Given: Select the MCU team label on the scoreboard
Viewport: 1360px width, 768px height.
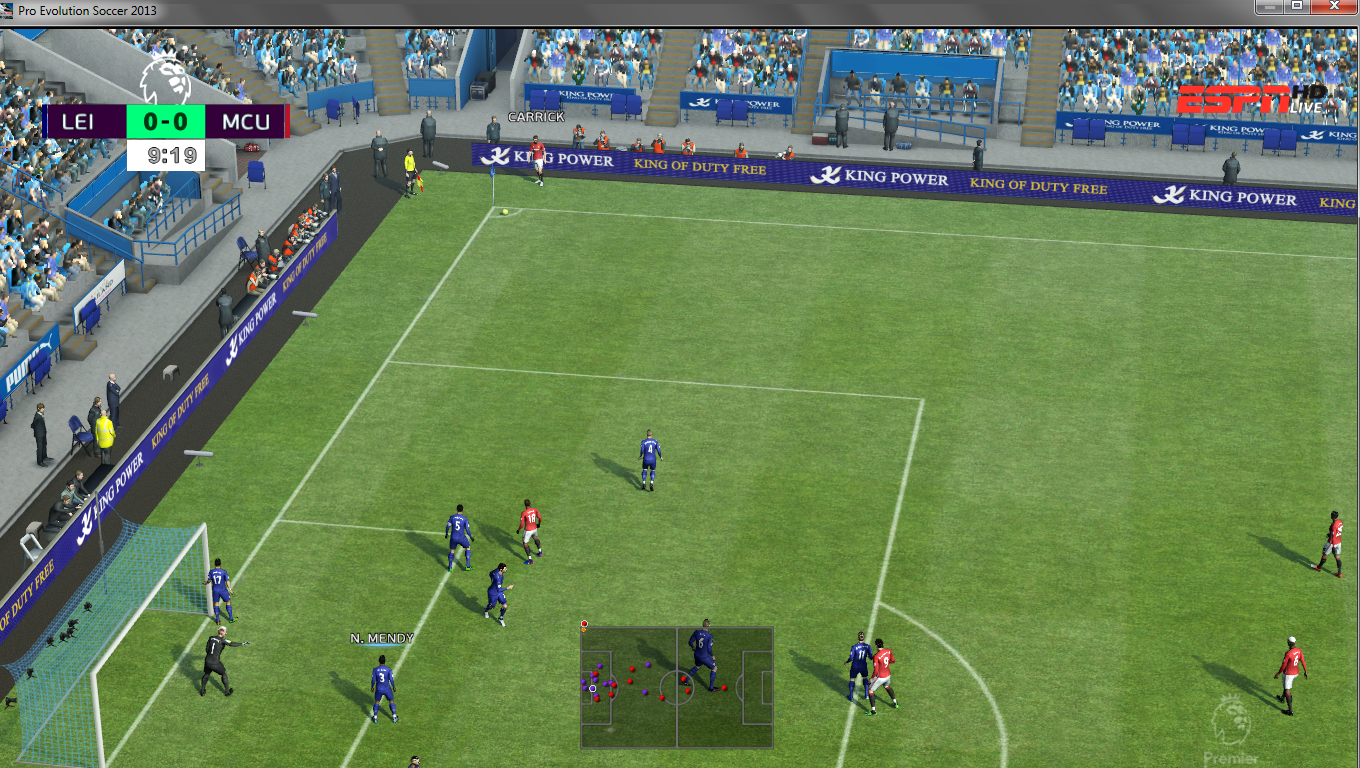Looking at the screenshot, I should [245, 121].
